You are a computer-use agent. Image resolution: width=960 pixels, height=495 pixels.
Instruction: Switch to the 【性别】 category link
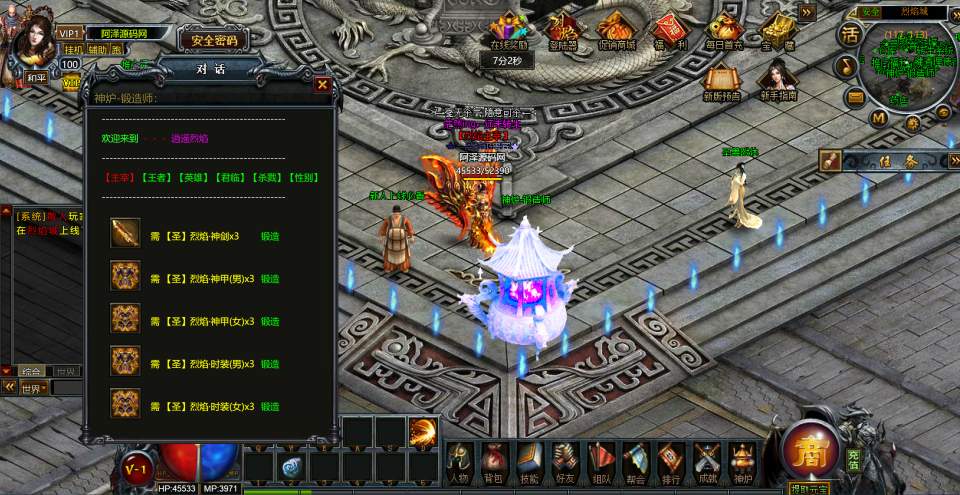303,177
